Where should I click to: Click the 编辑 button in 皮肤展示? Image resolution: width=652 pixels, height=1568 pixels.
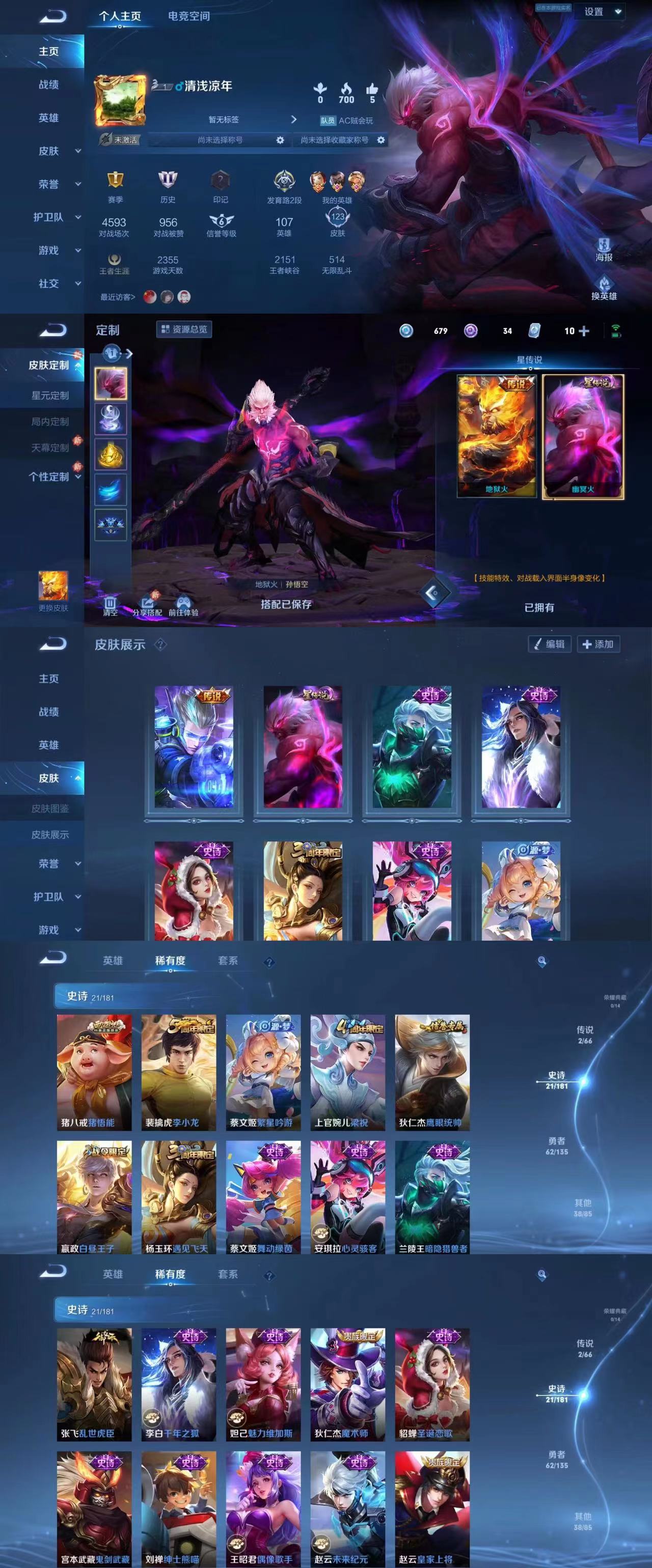click(x=551, y=645)
